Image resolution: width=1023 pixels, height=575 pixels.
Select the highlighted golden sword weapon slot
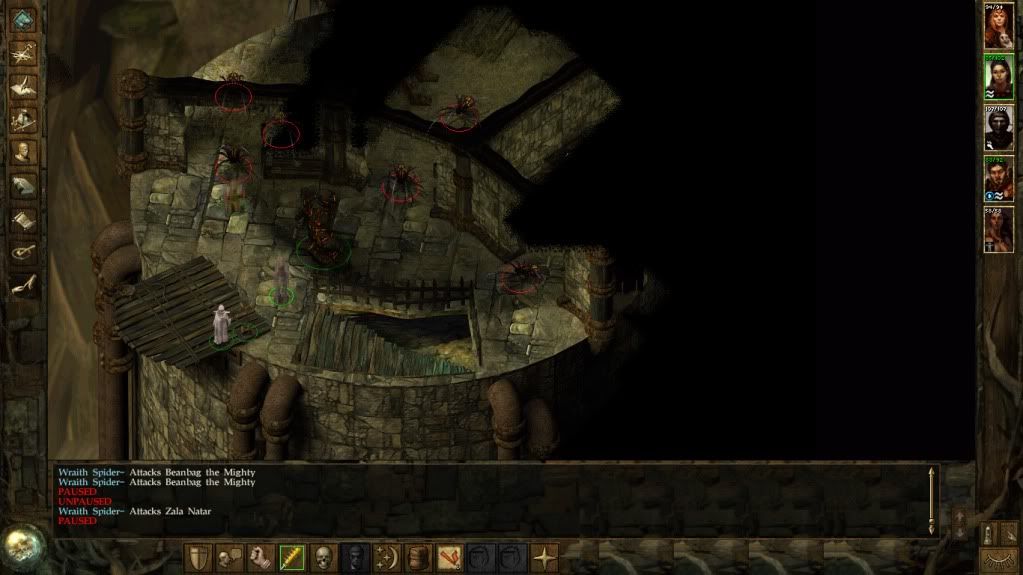tap(292, 557)
